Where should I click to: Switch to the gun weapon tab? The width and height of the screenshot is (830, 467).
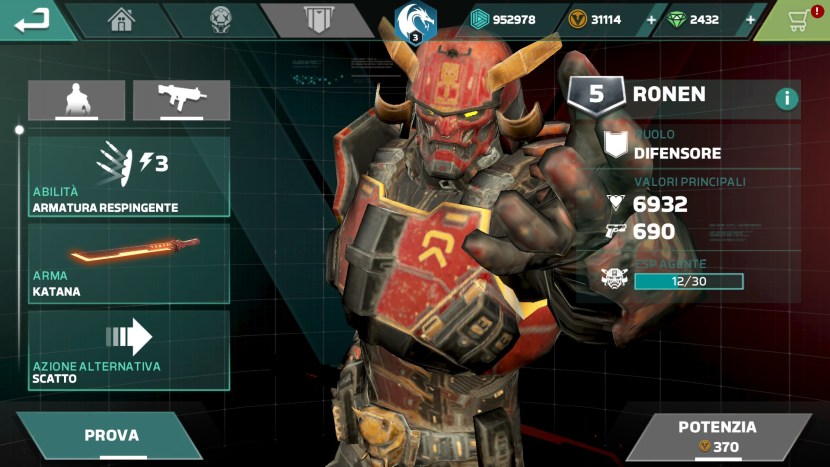(x=181, y=100)
